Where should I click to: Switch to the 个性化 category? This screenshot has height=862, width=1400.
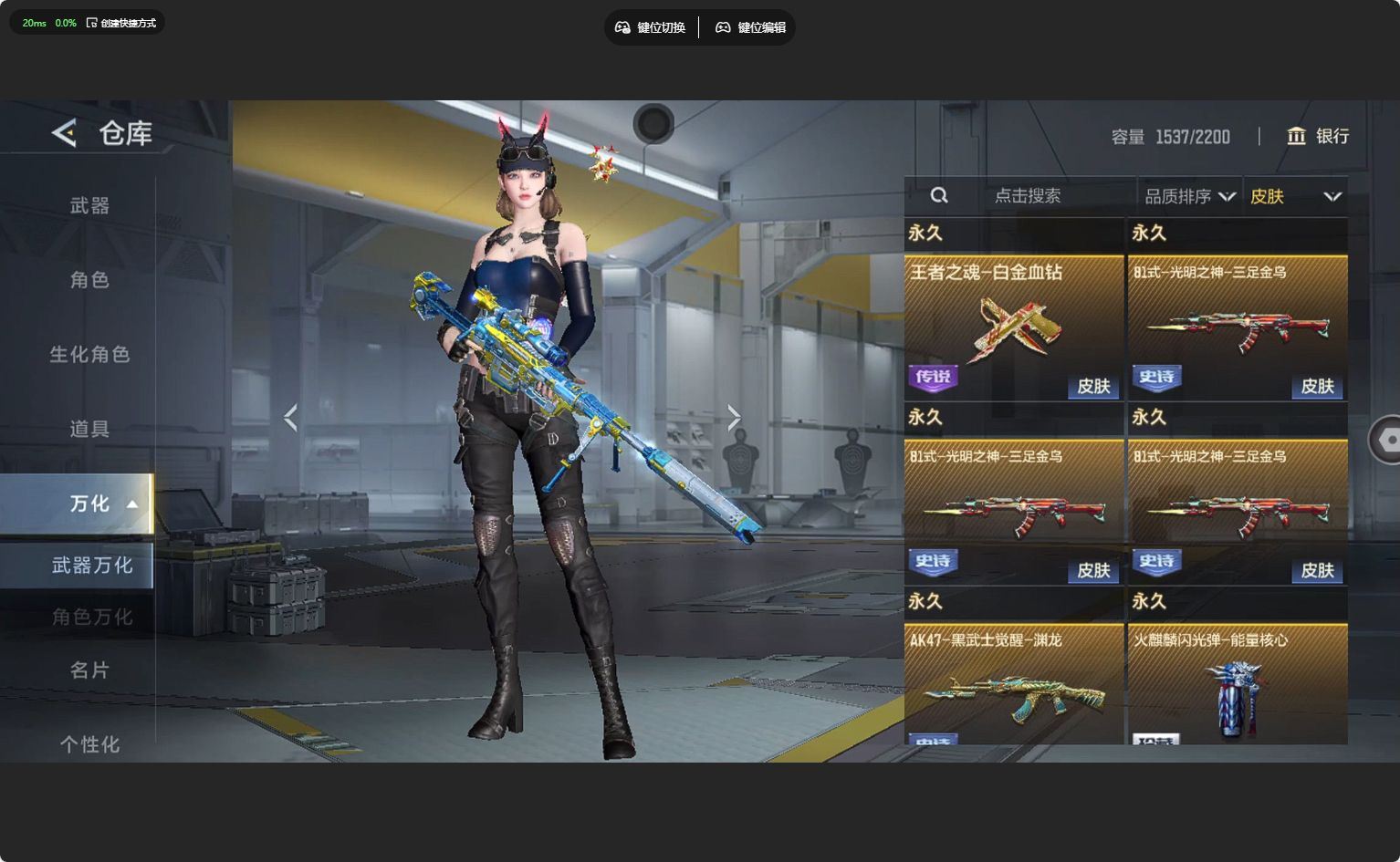[89, 744]
